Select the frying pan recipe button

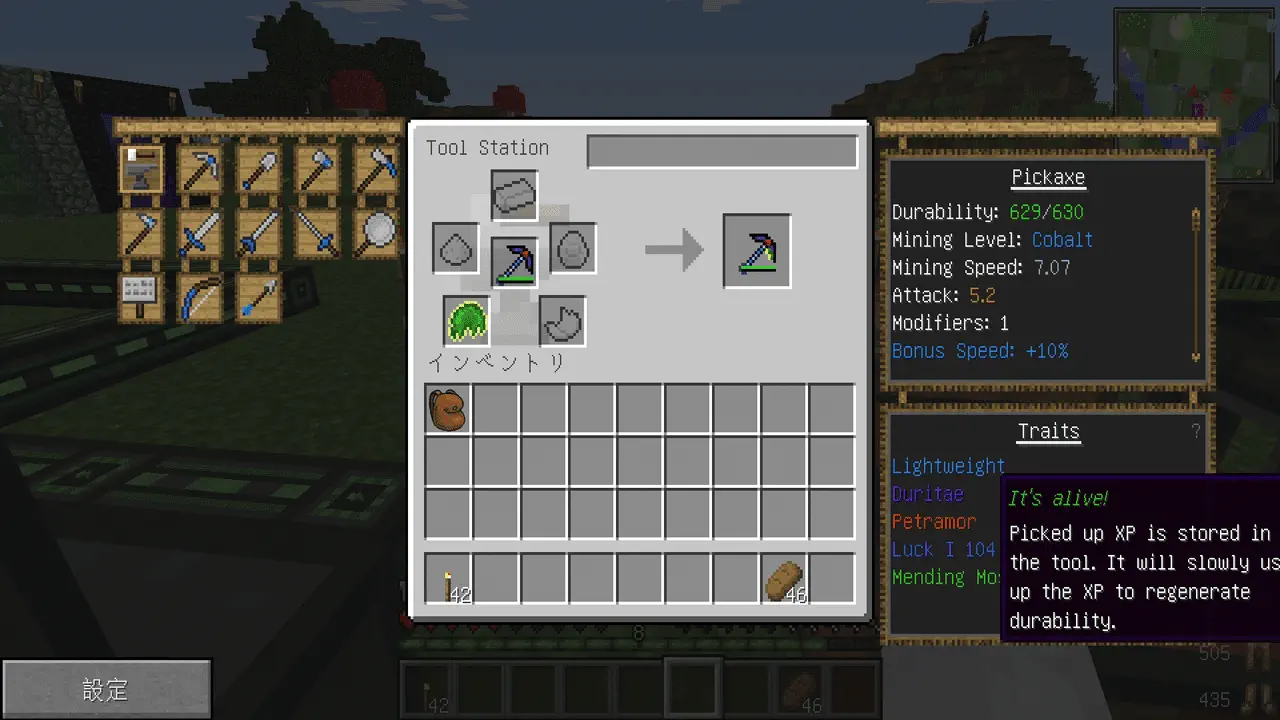(376, 233)
